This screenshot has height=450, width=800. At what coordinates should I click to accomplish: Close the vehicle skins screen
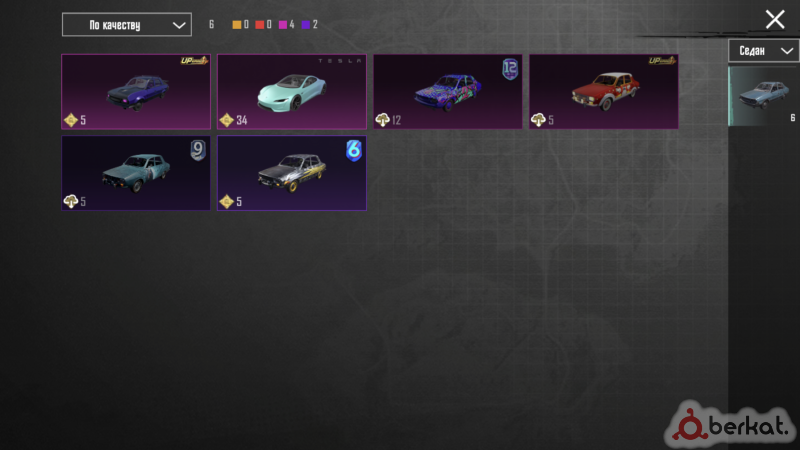pos(775,19)
